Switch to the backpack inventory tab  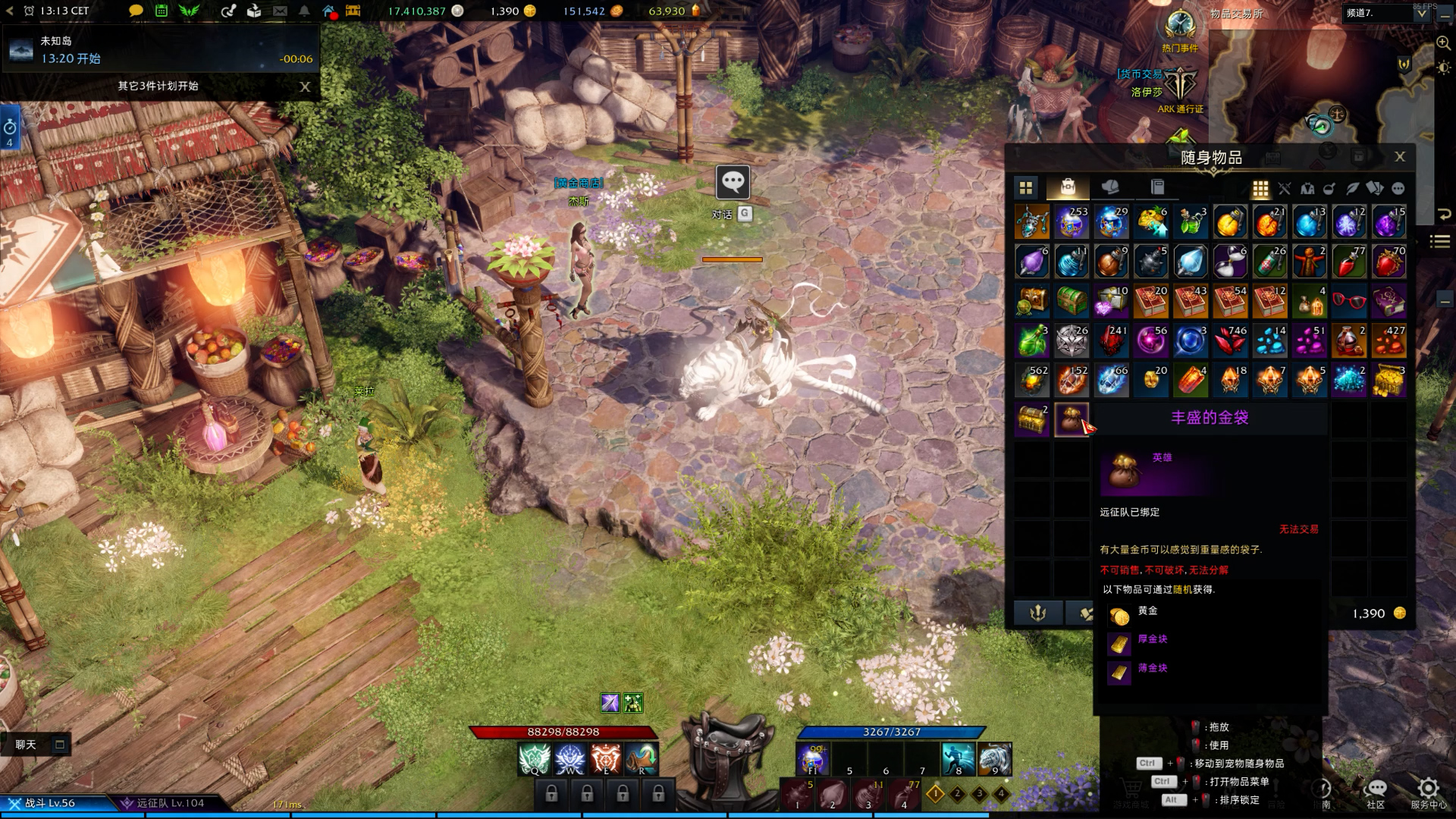click(x=1068, y=187)
